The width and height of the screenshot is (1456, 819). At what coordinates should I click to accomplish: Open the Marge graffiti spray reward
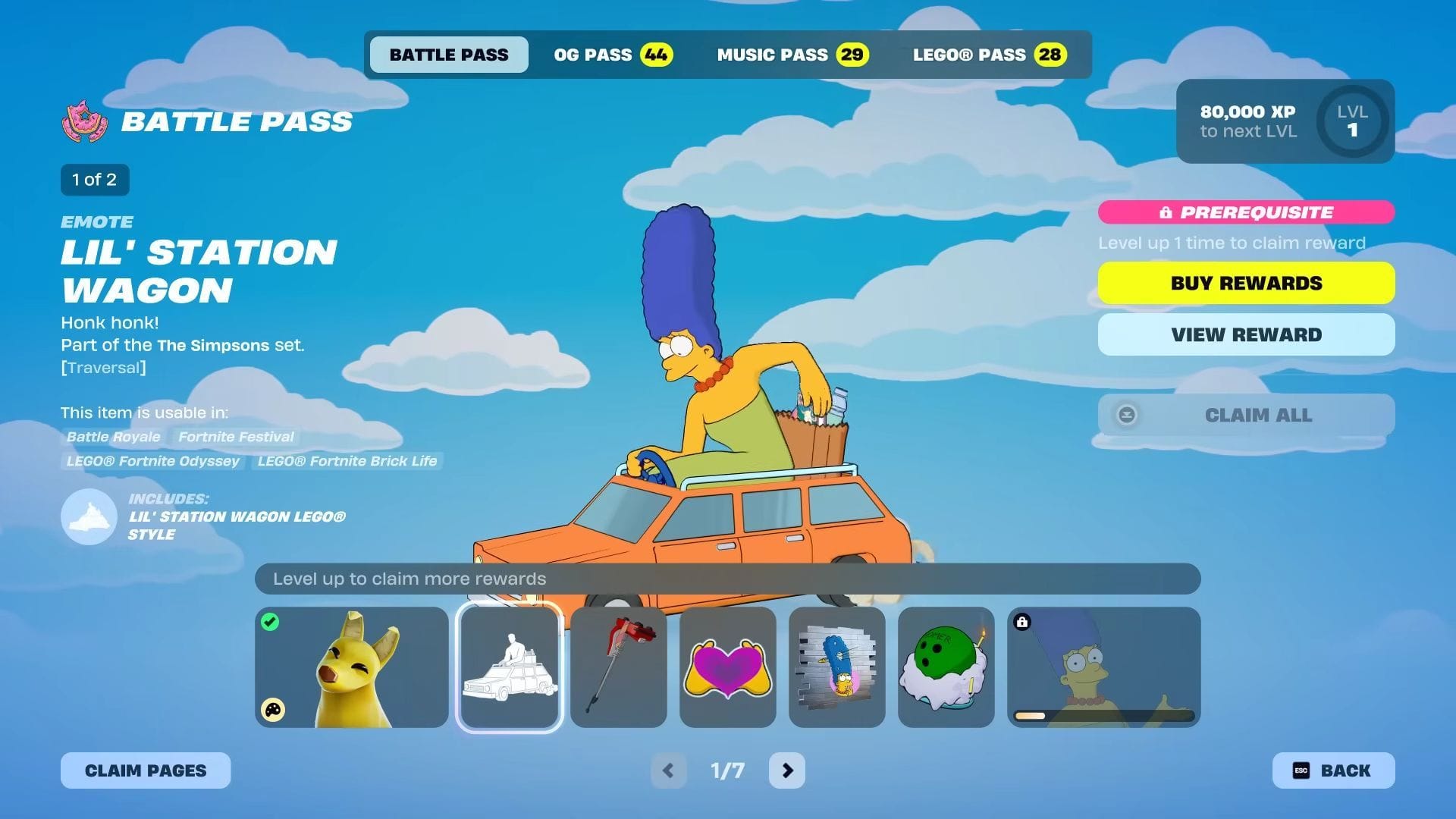(x=836, y=667)
